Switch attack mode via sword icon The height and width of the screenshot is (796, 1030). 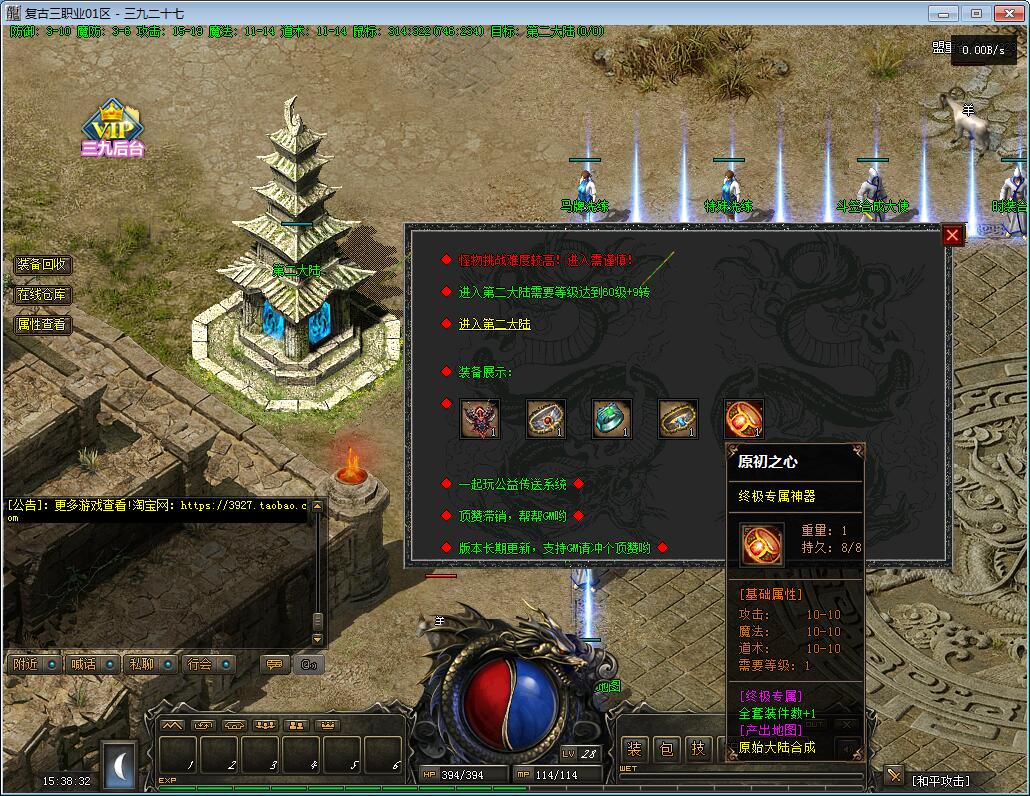pyautogui.click(x=894, y=776)
